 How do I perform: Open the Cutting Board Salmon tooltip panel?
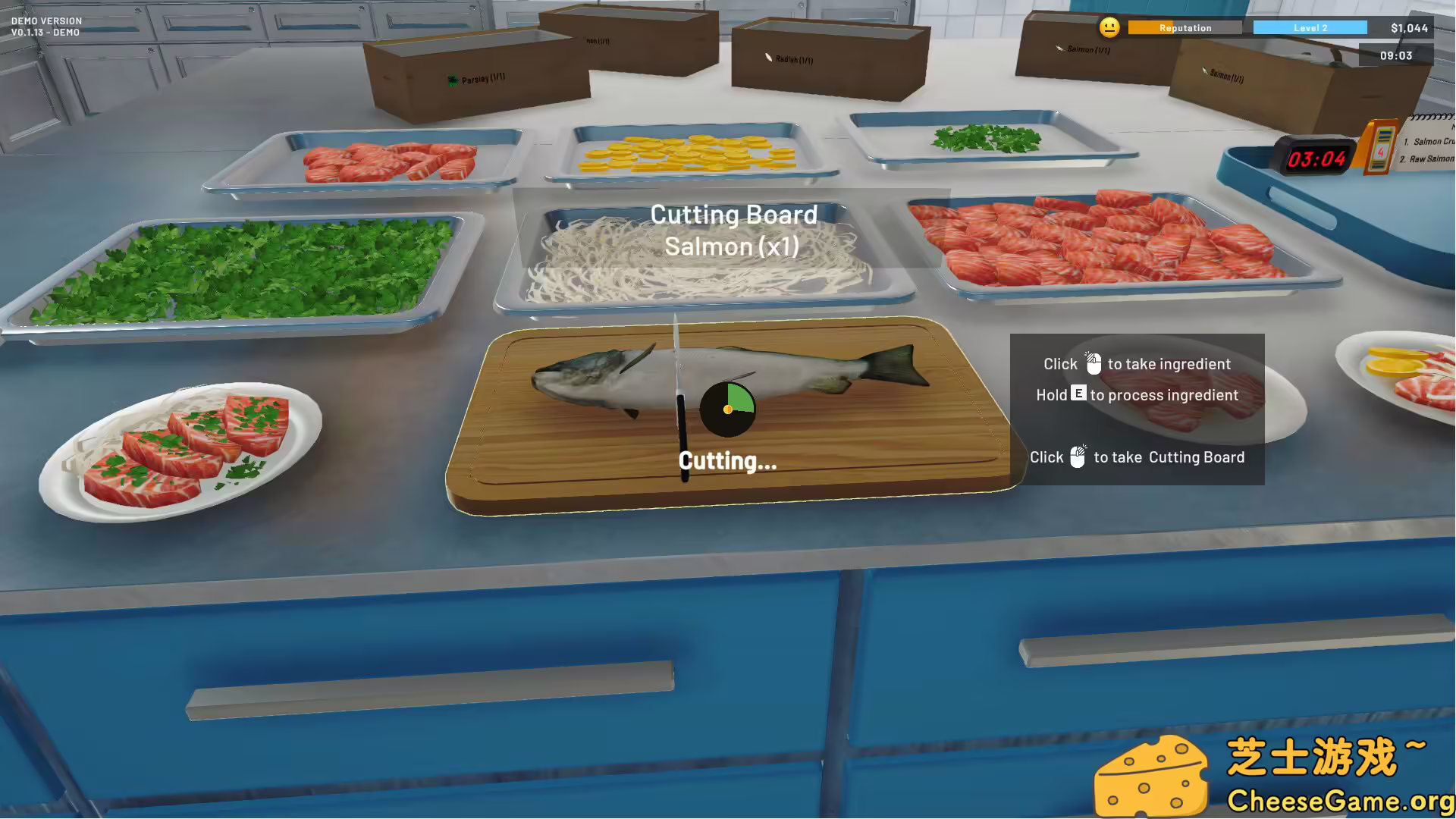(x=732, y=230)
